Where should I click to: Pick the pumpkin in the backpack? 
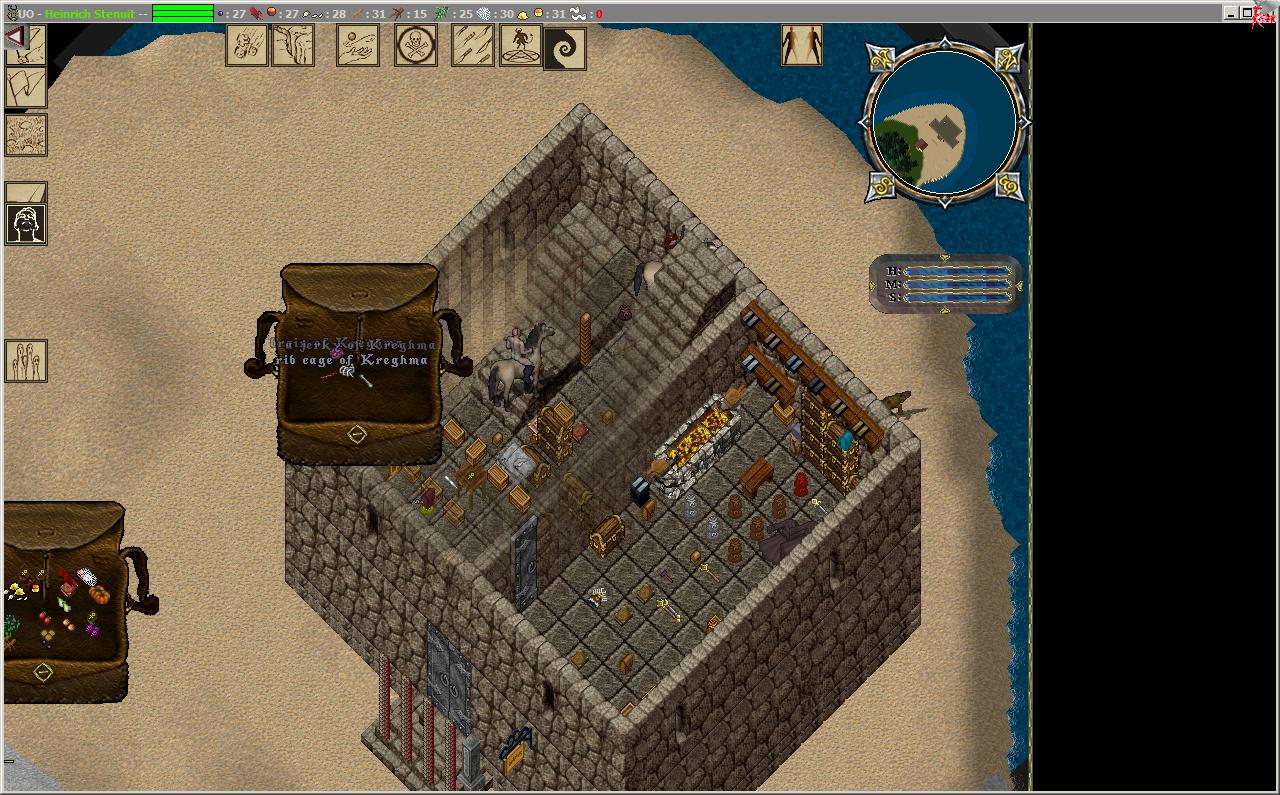tap(99, 594)
